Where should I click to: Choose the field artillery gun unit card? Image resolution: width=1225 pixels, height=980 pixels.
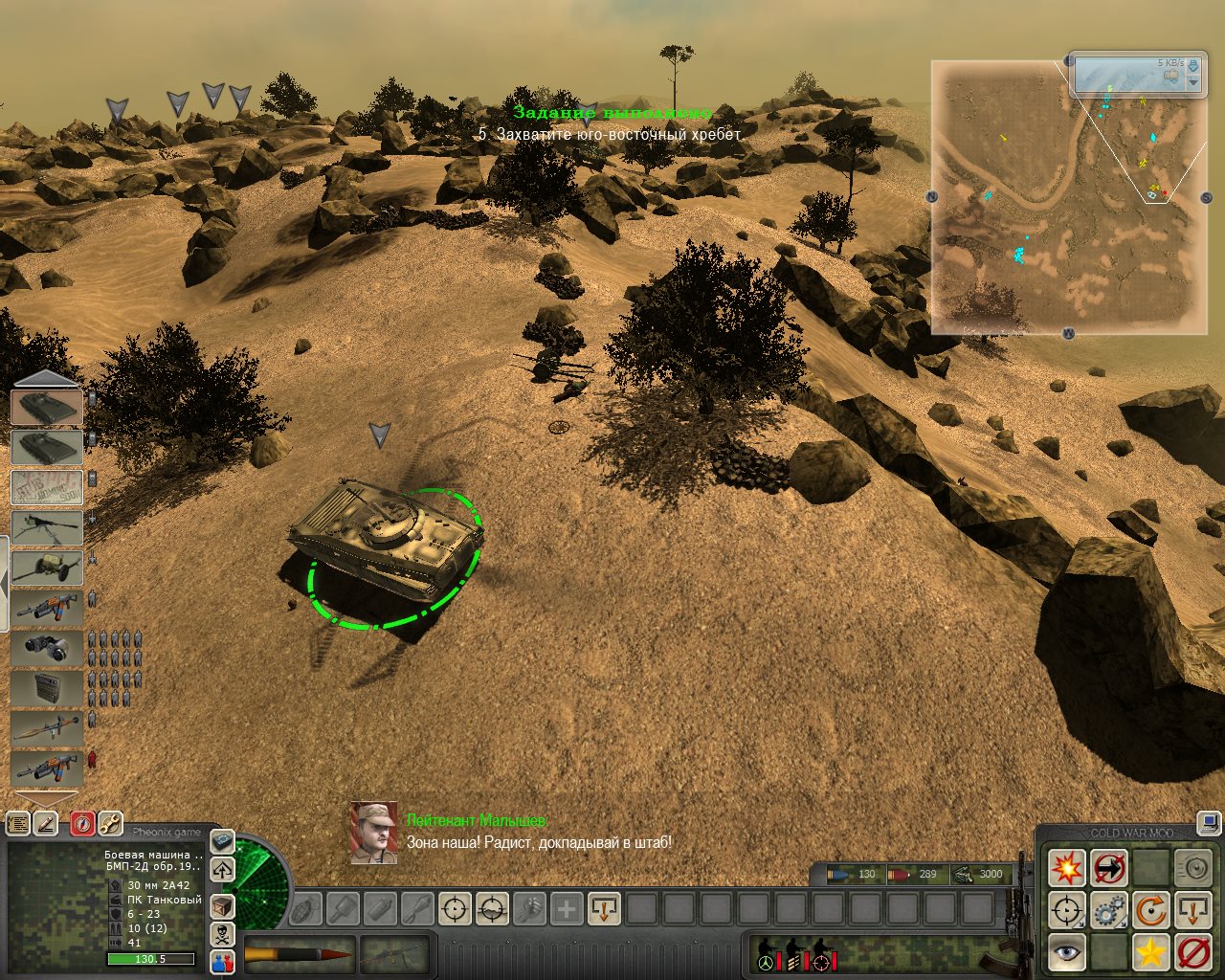coord(47,568)
